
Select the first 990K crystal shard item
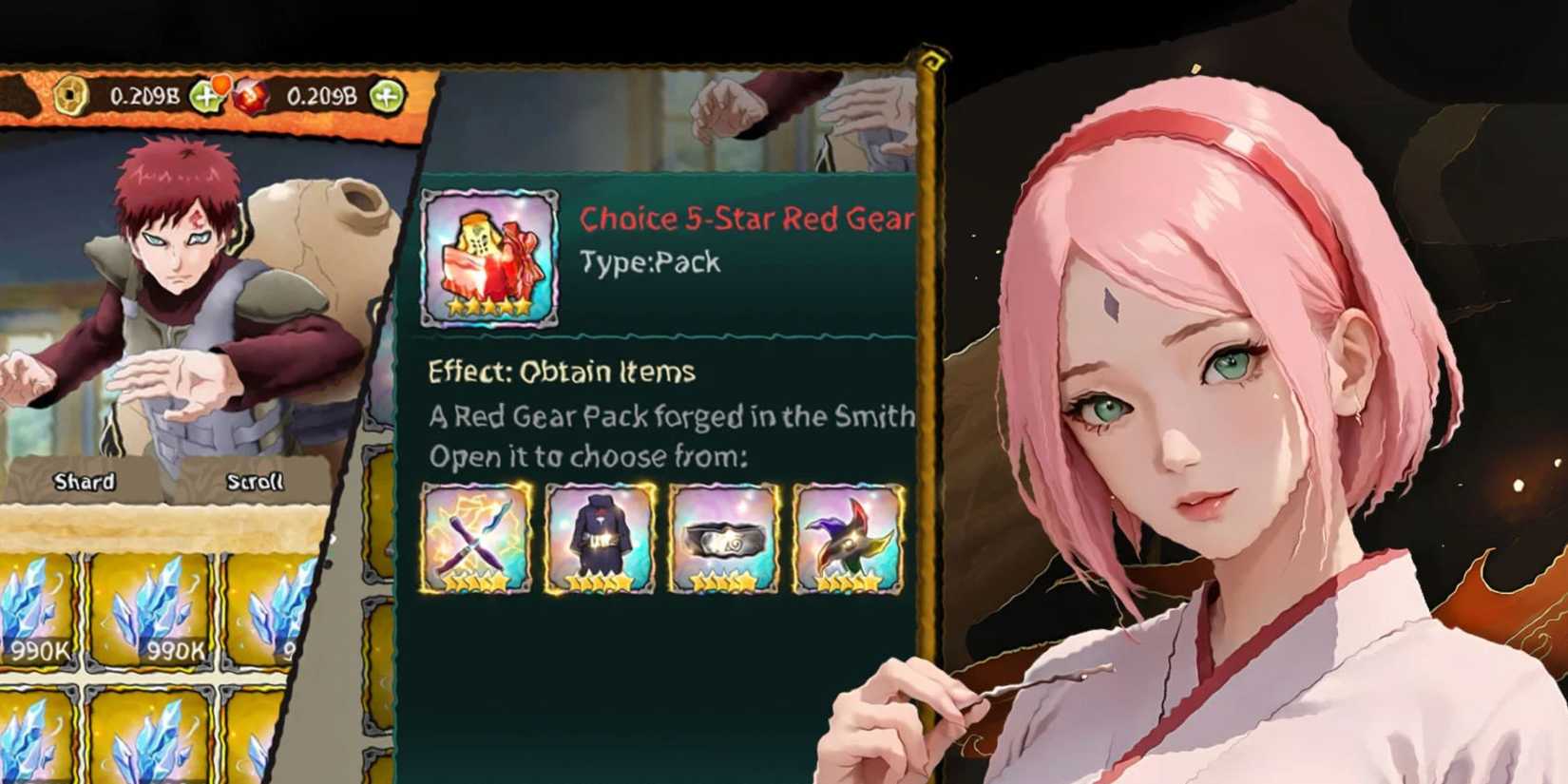point(35,608)
